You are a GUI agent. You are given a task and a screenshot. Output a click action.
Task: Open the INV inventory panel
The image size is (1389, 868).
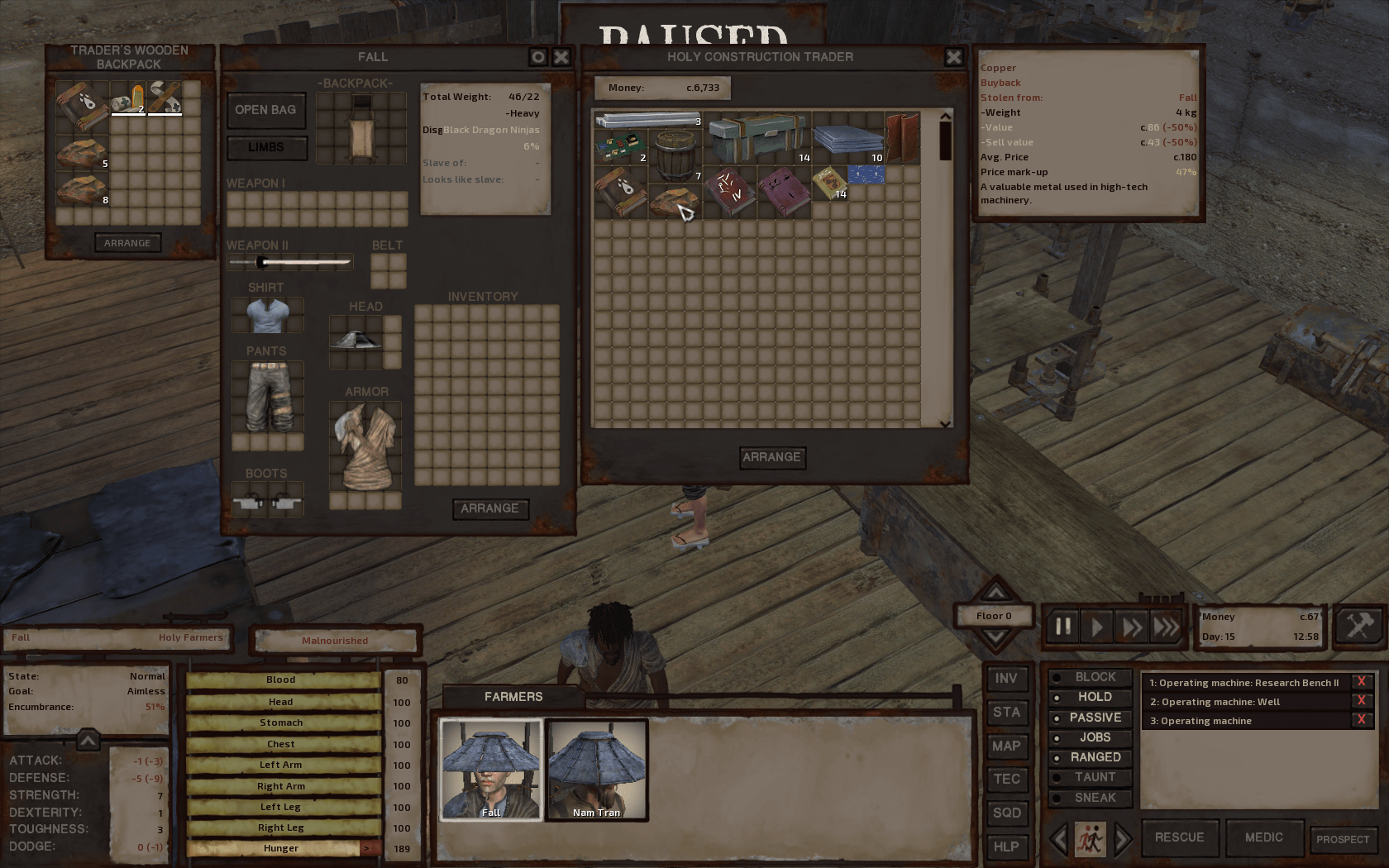(1007, 678)
